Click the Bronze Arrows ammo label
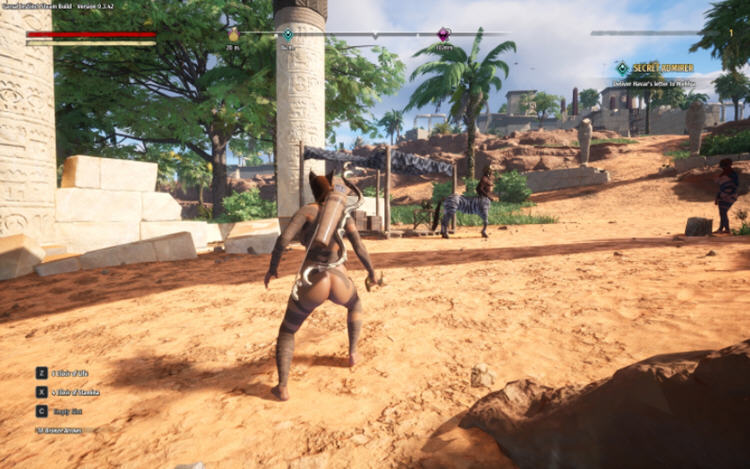 pos(61,430)
